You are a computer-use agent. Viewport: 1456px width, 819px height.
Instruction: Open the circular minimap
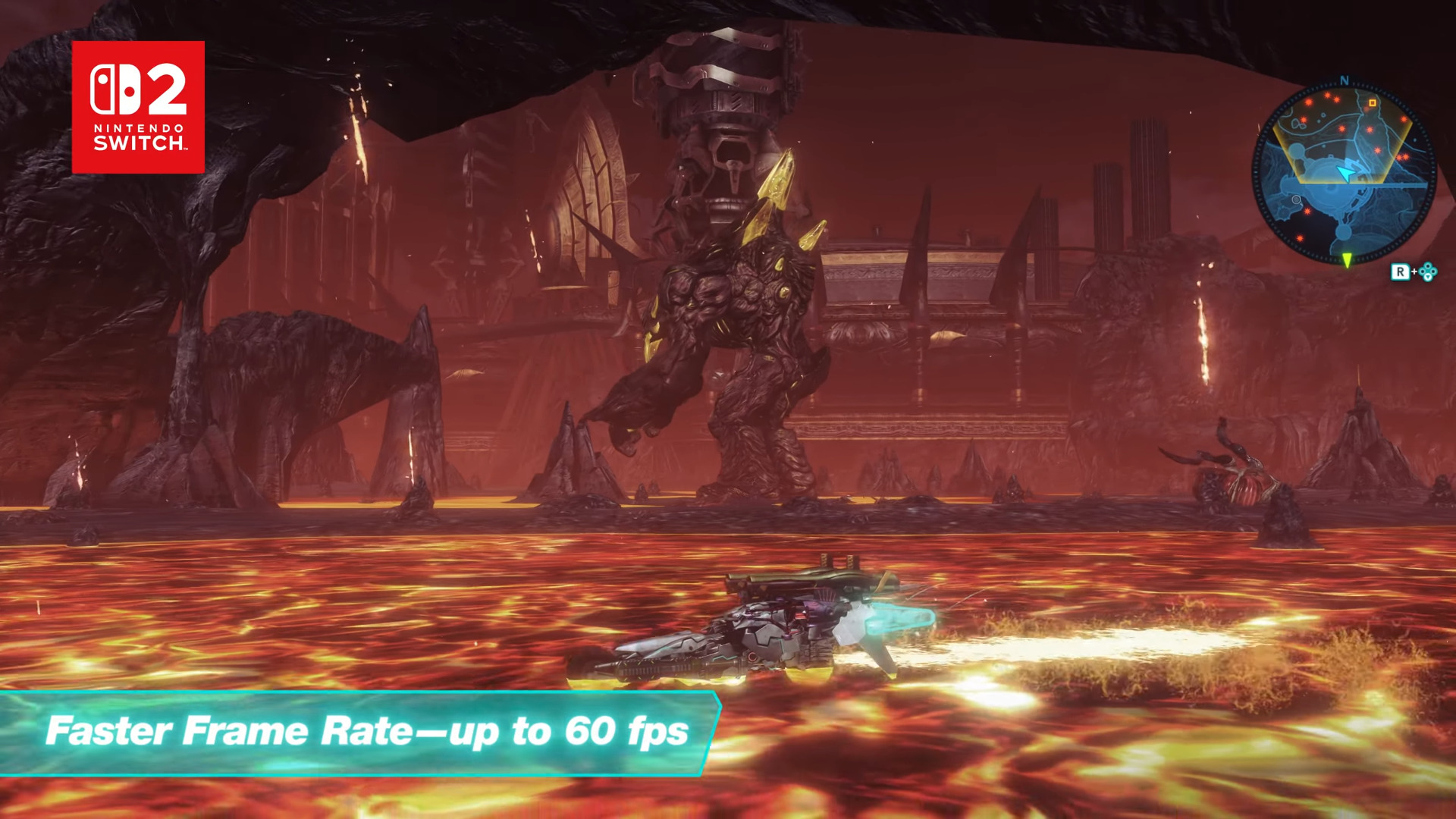(x=1343, y=174)
